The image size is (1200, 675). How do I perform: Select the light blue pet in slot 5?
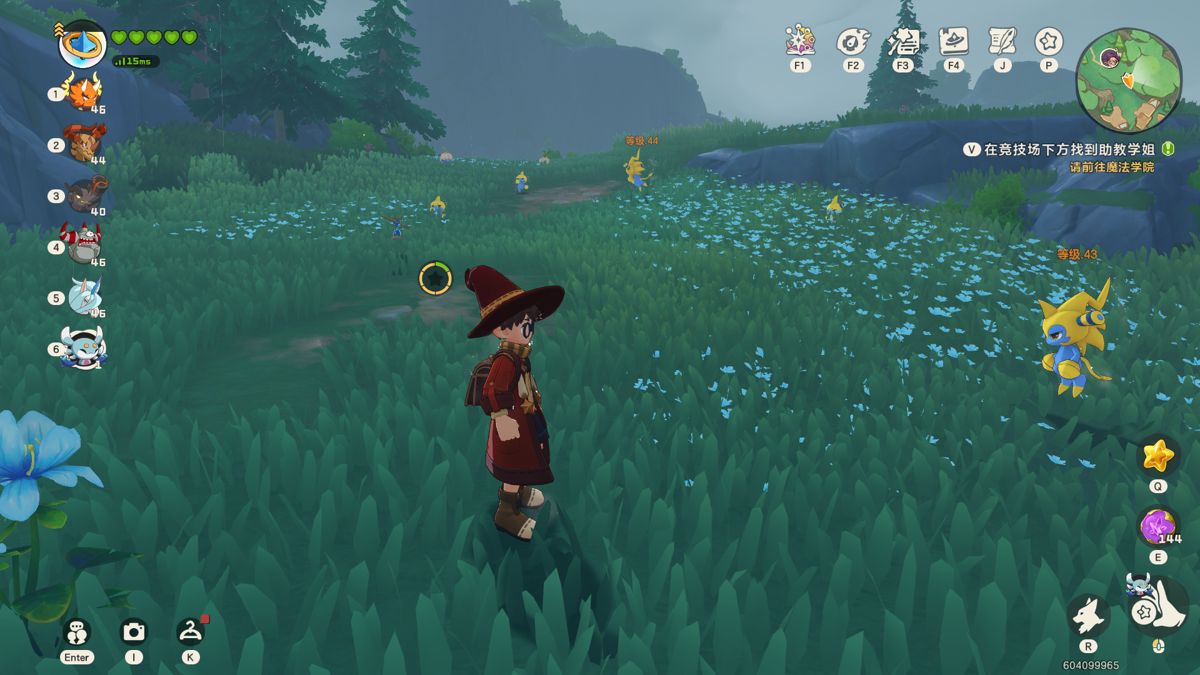click(x=84, y=297)
